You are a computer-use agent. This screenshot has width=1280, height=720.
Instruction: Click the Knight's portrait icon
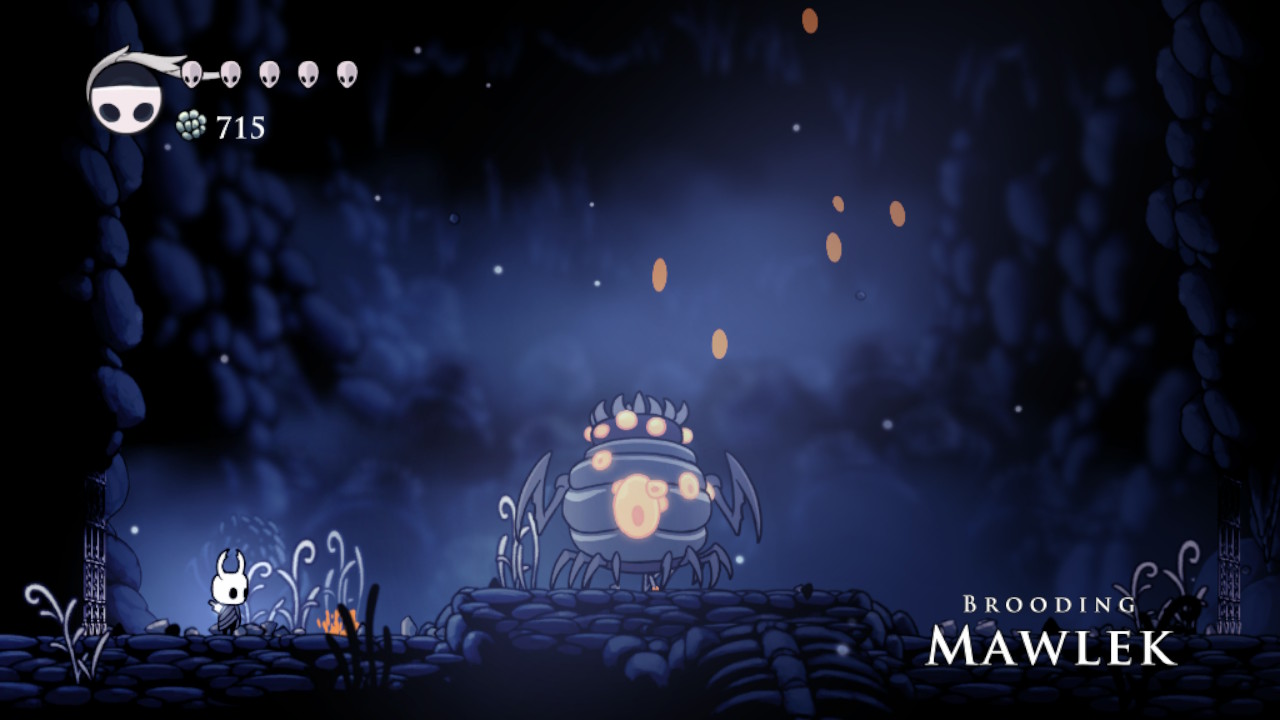[x=125, y=95]
